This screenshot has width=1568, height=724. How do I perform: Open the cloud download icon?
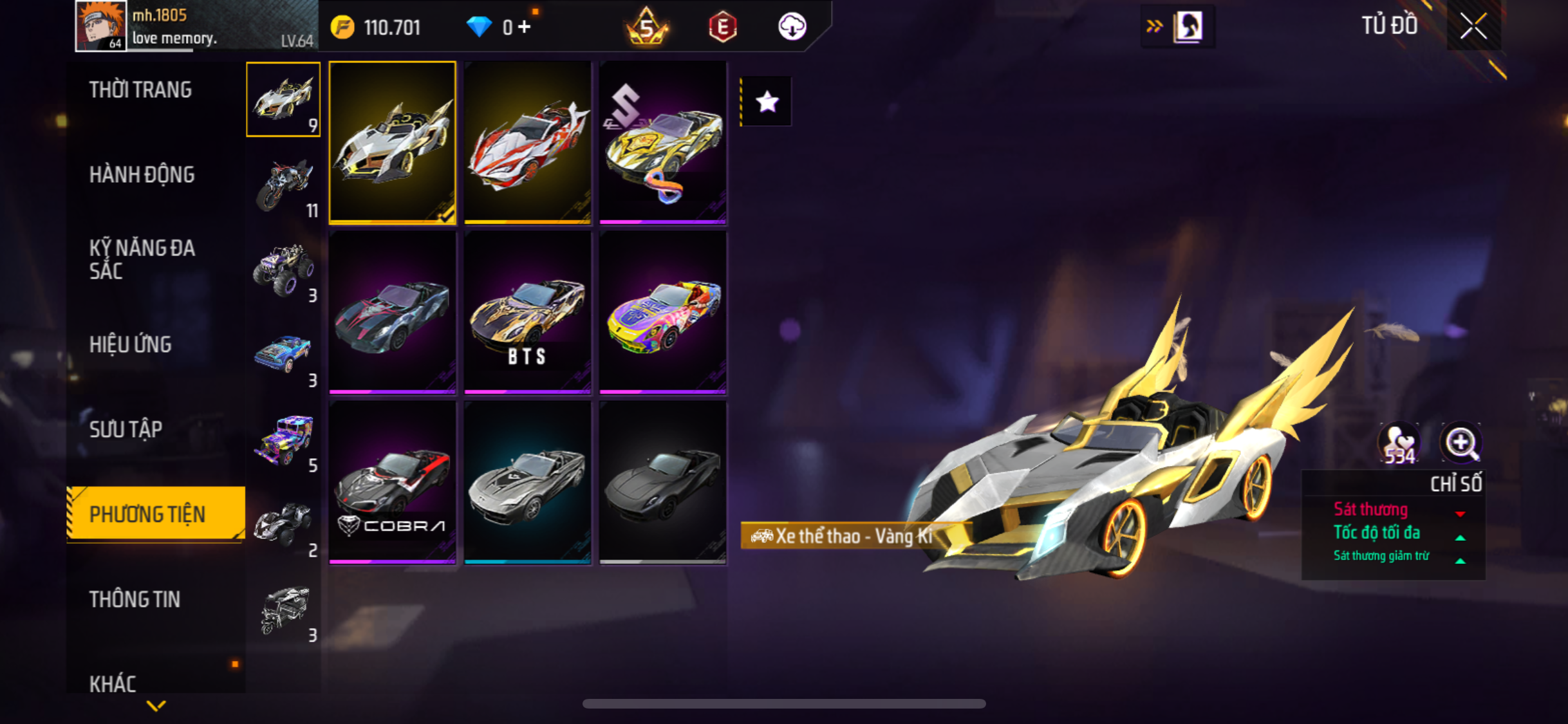click(x=792, y=27)
